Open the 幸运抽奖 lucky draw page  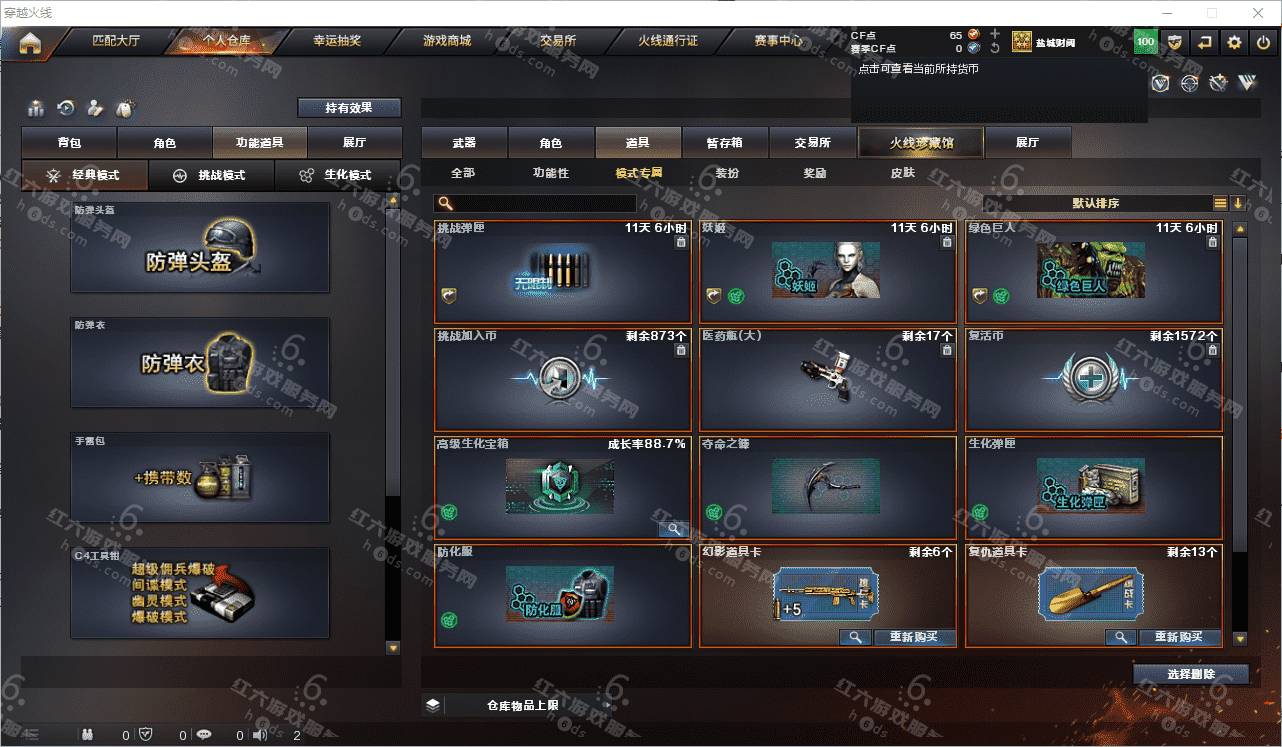pos(336,41)
